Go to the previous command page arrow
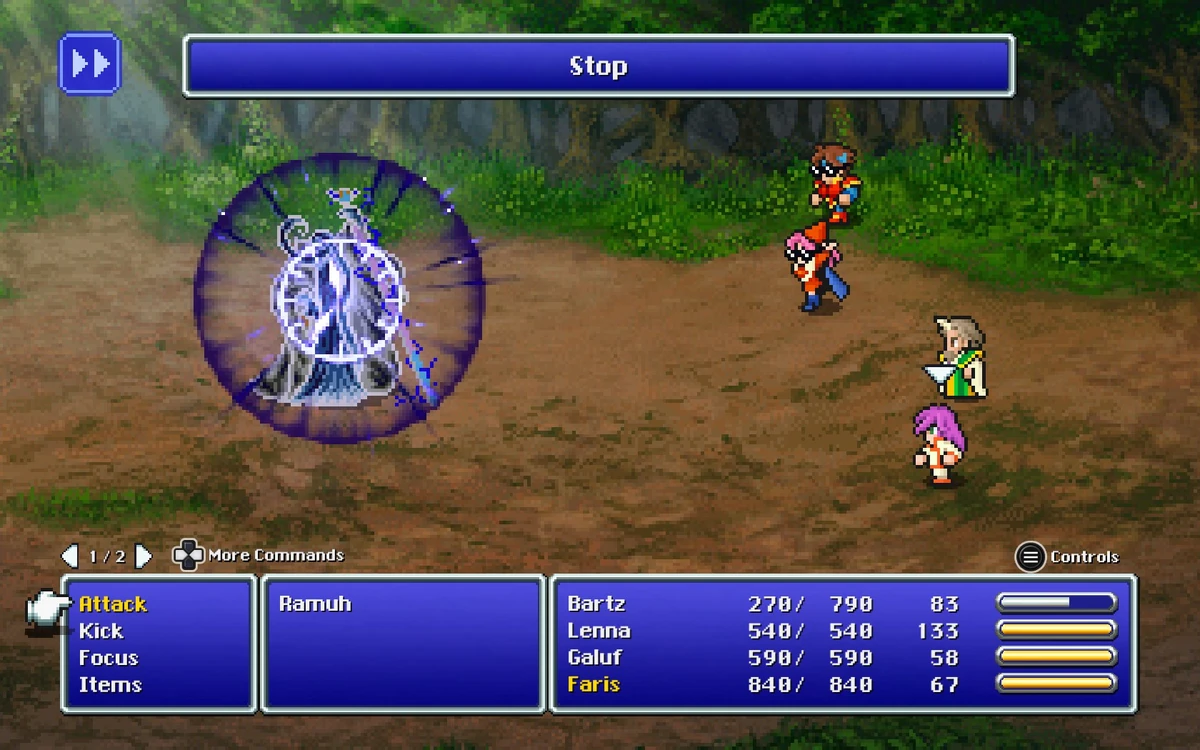Image resolution: width=1200 pixels, height=750 pixels. [69, 556]
